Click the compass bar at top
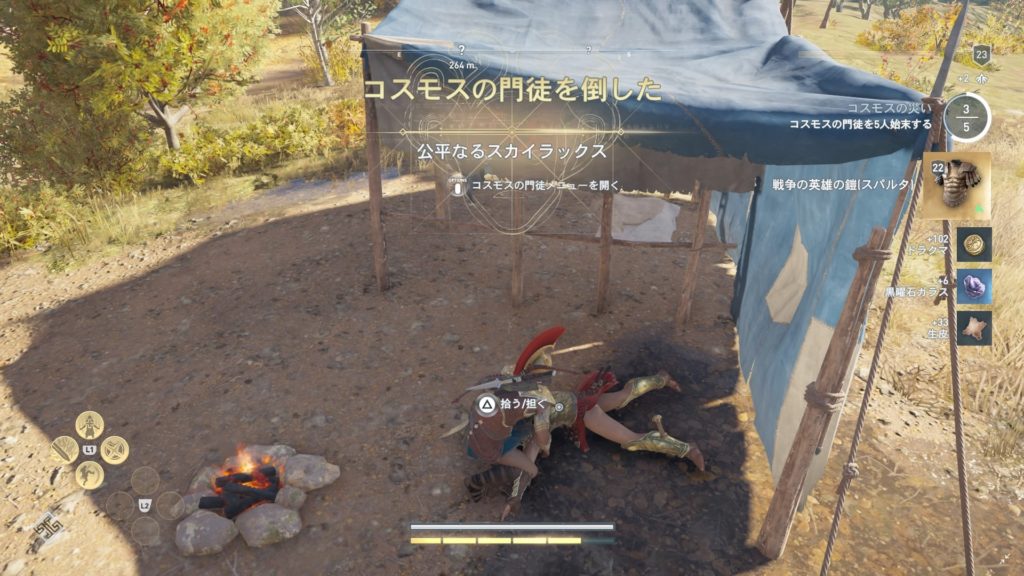Viewport: 1024px width, 576px height. [510, 50]
